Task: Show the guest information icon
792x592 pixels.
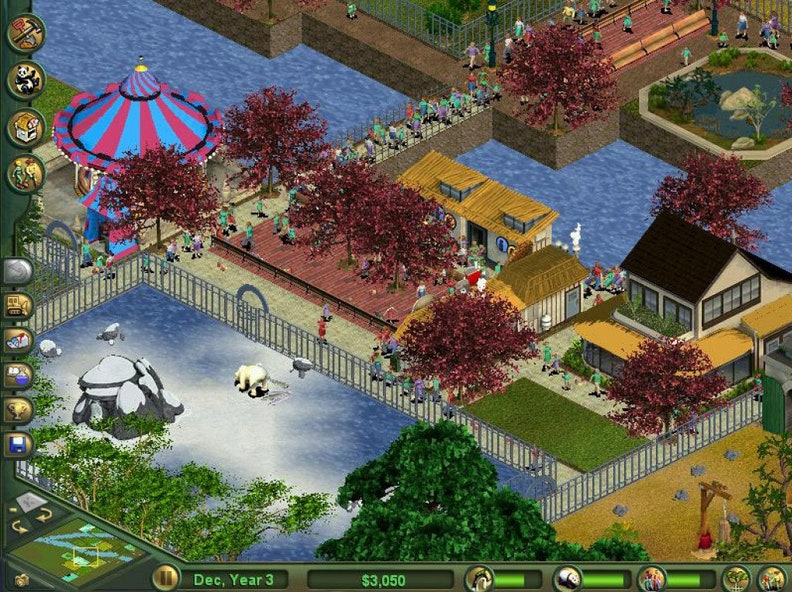Action: 652,578
